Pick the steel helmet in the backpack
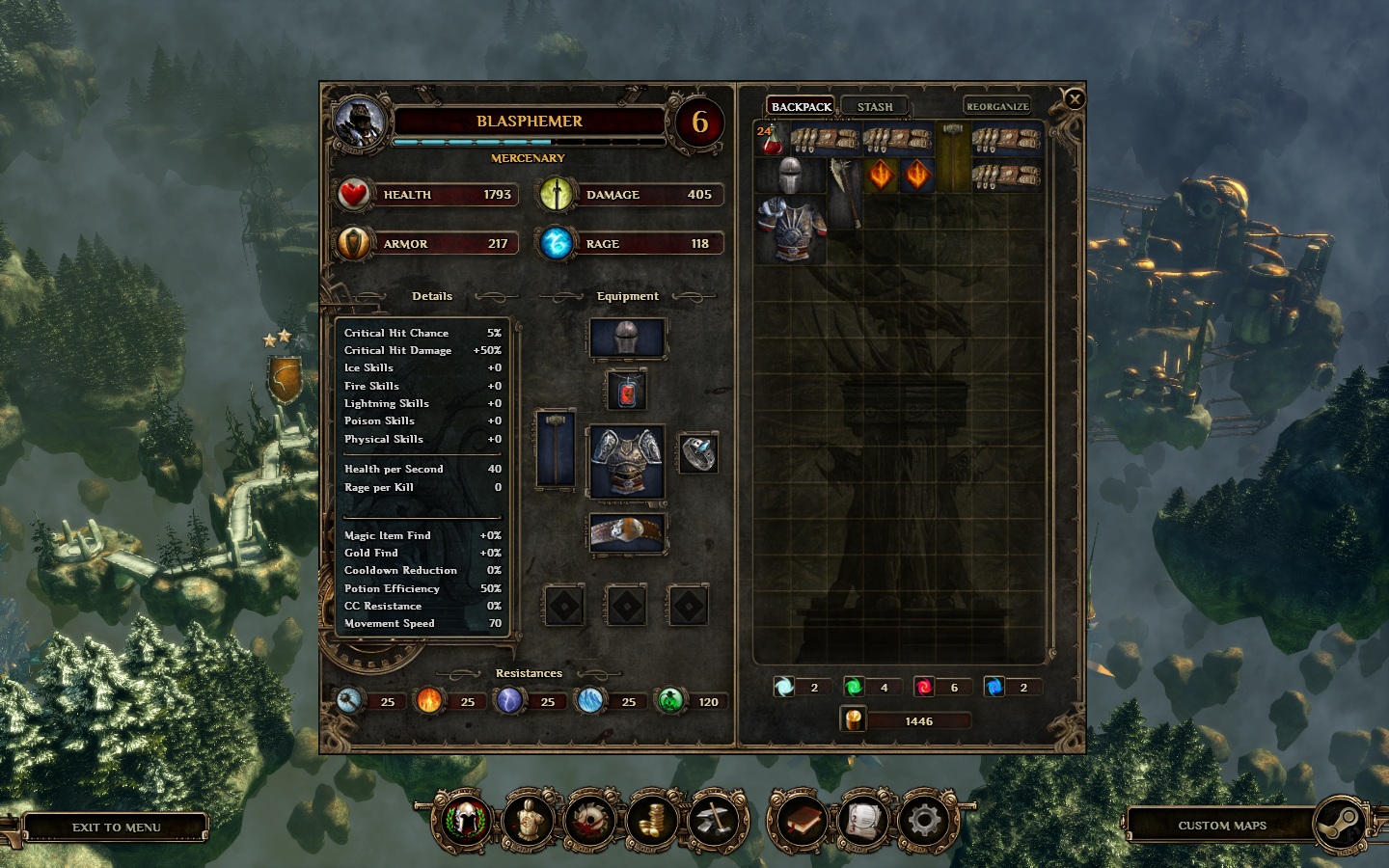 click(x=790, y=176)
